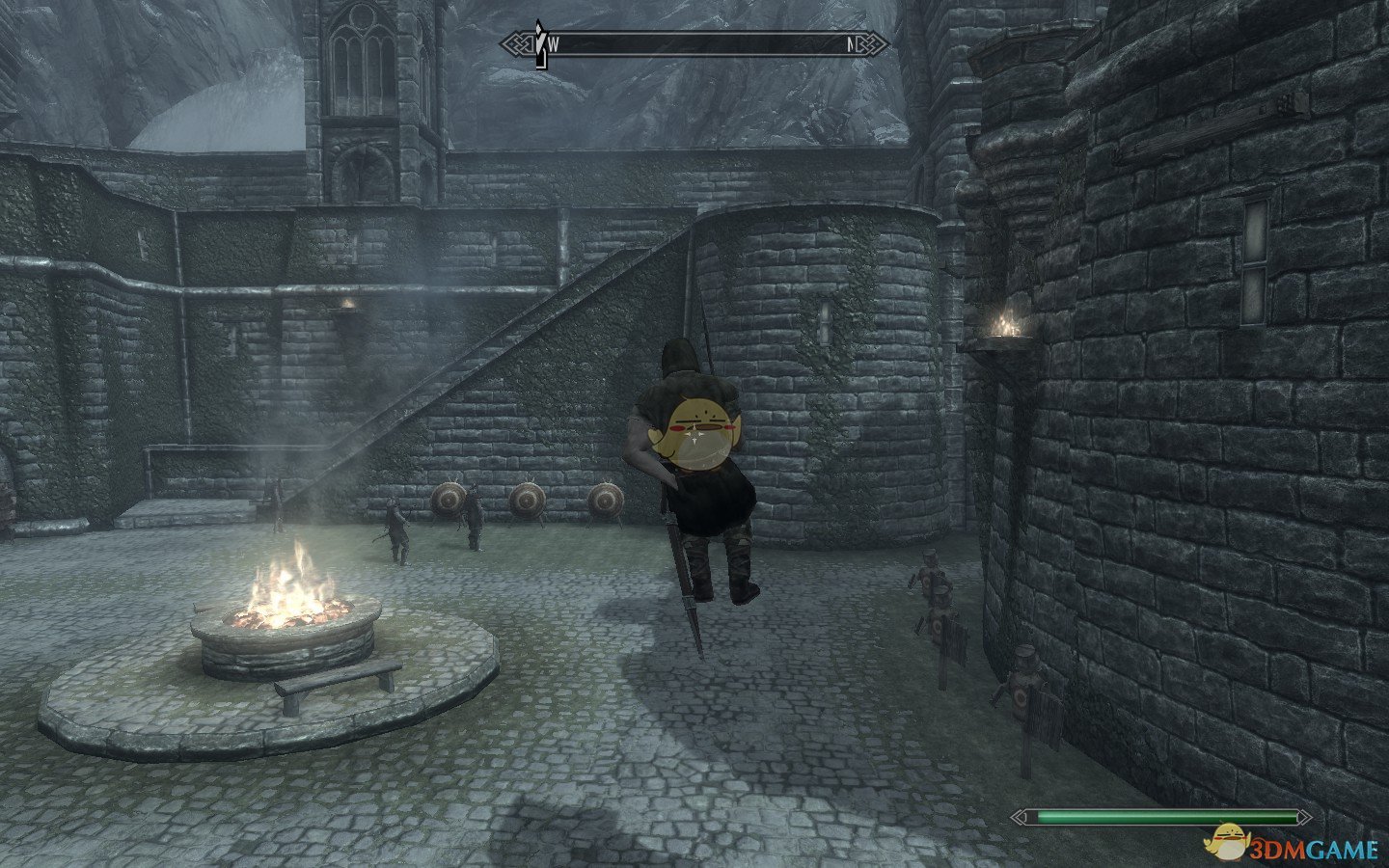Click the compass bar at the top
Screen dimensions: 1389x868
click(x=694, y=43)
